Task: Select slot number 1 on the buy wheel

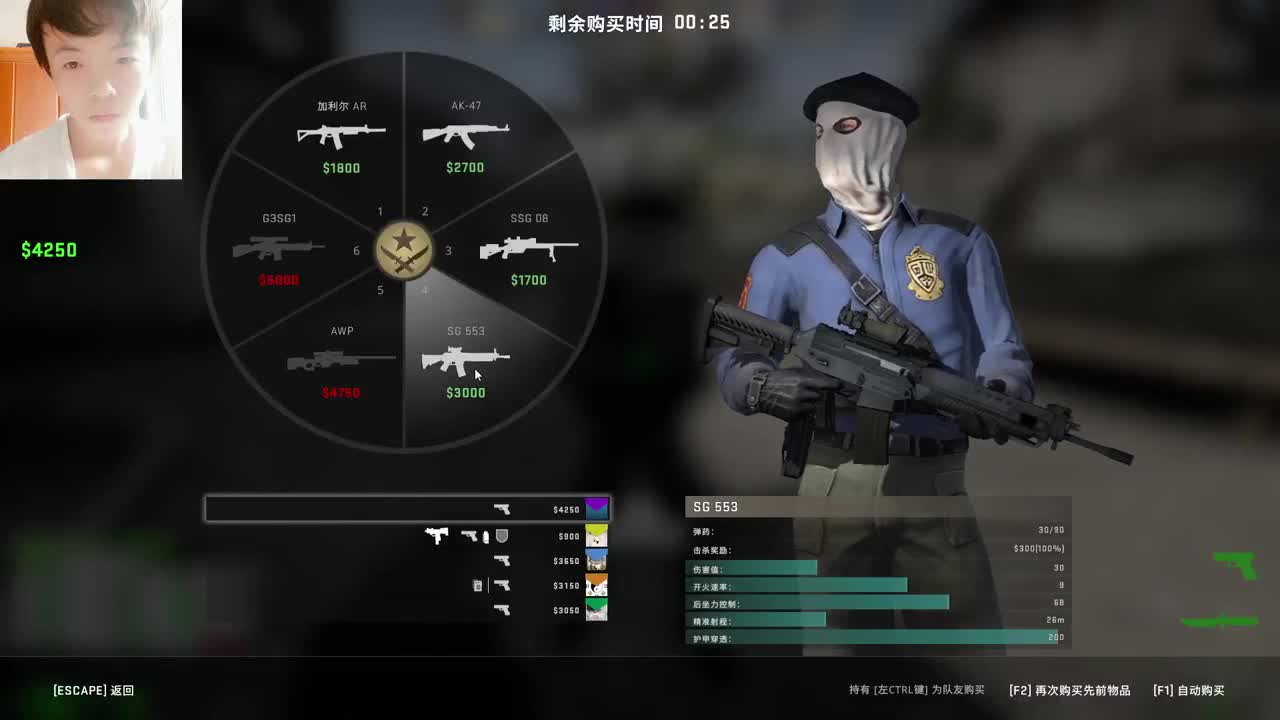Action: (x=380, y=212)
